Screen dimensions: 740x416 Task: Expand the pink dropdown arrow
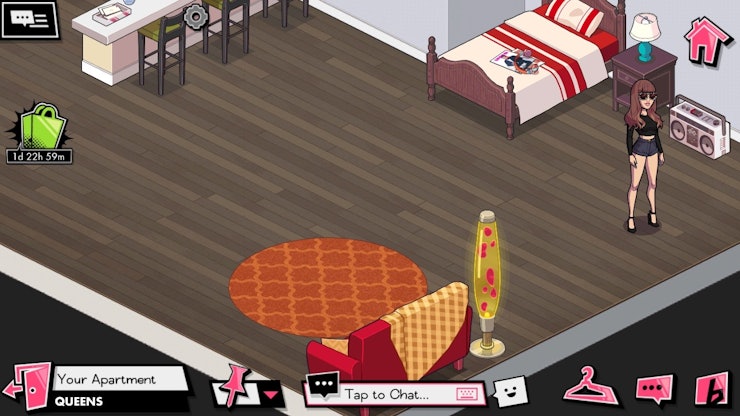(x=272, y=393)
